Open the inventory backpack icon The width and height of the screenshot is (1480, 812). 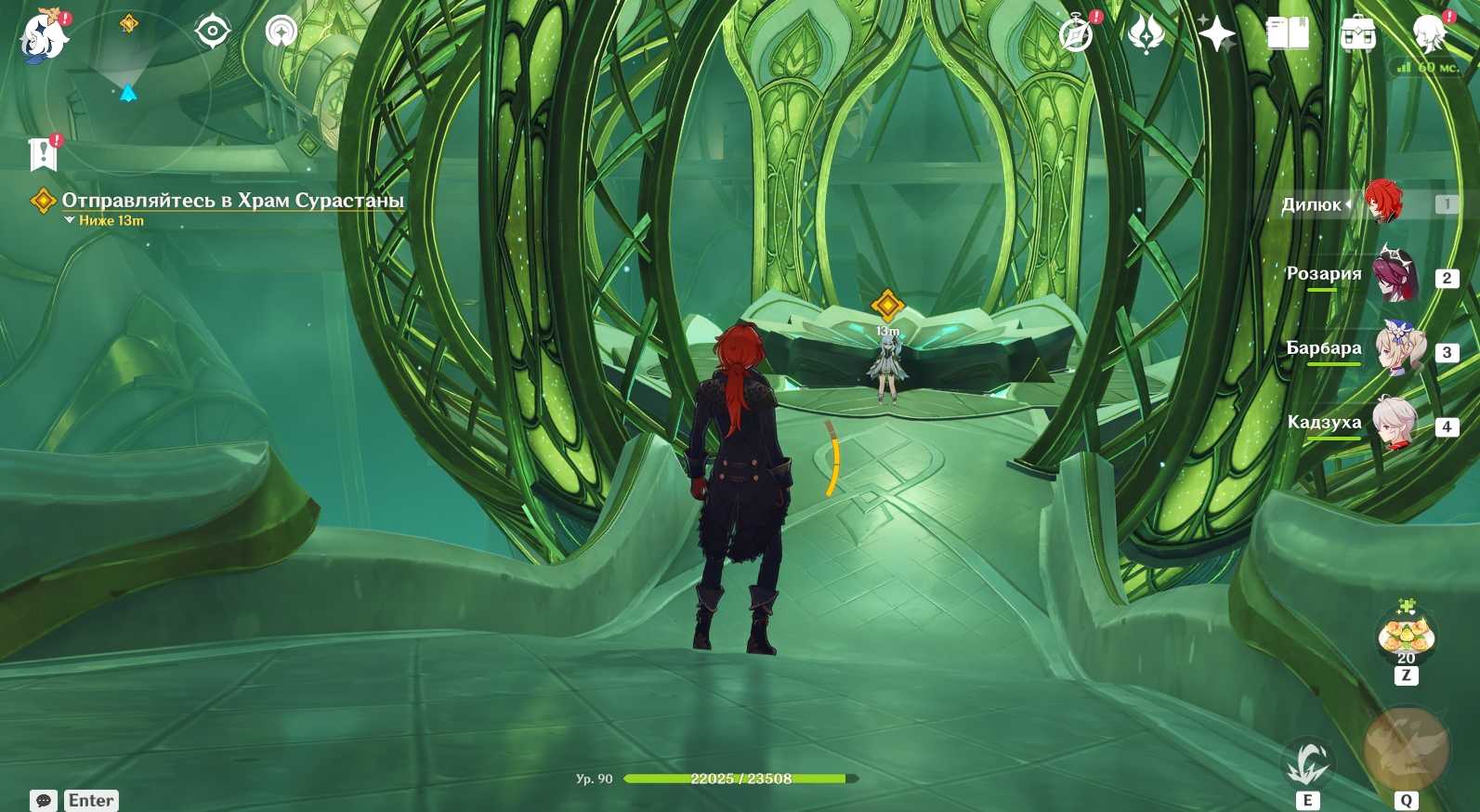pos(1357,35)
